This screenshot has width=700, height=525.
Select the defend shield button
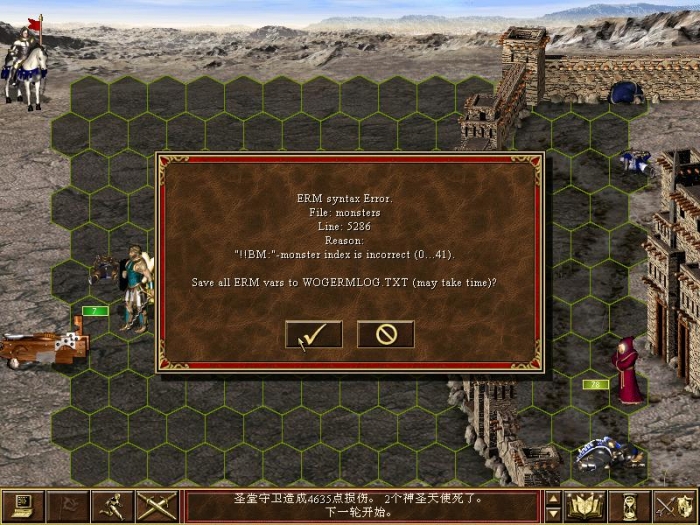point(674,505)
